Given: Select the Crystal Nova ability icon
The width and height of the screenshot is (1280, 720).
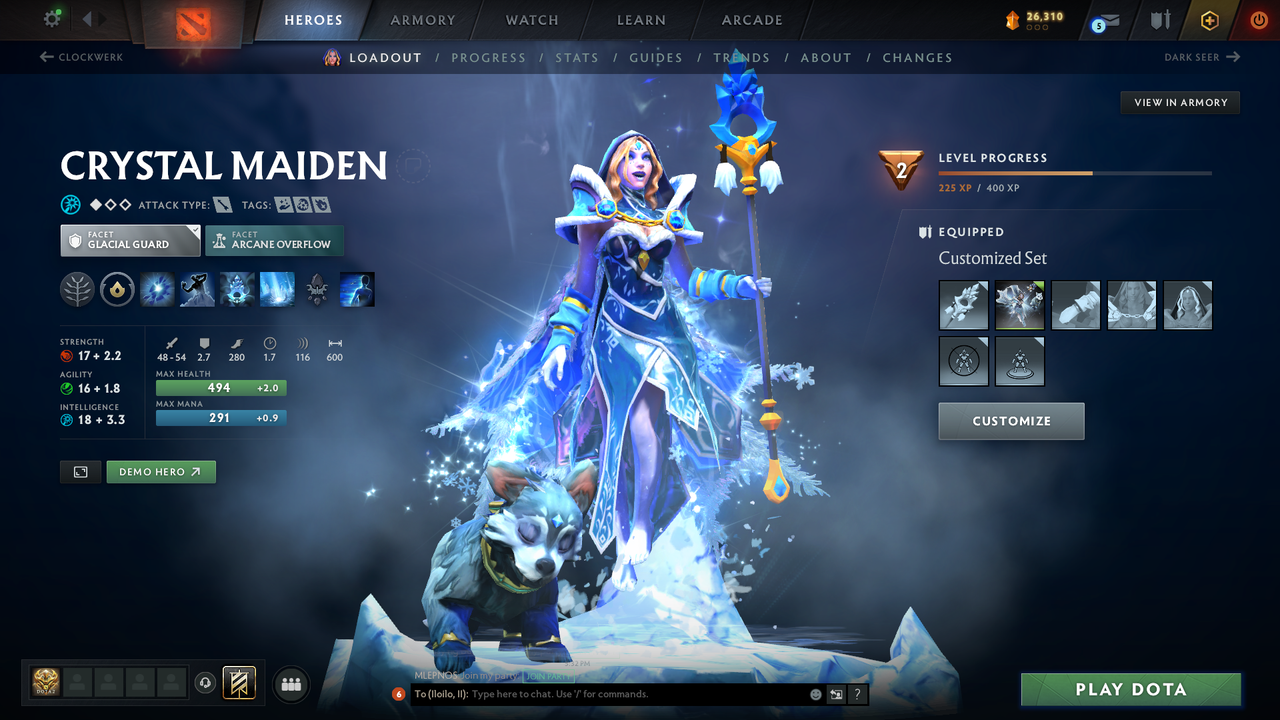Looking at the screenshot, I should [x=158, y=289].
